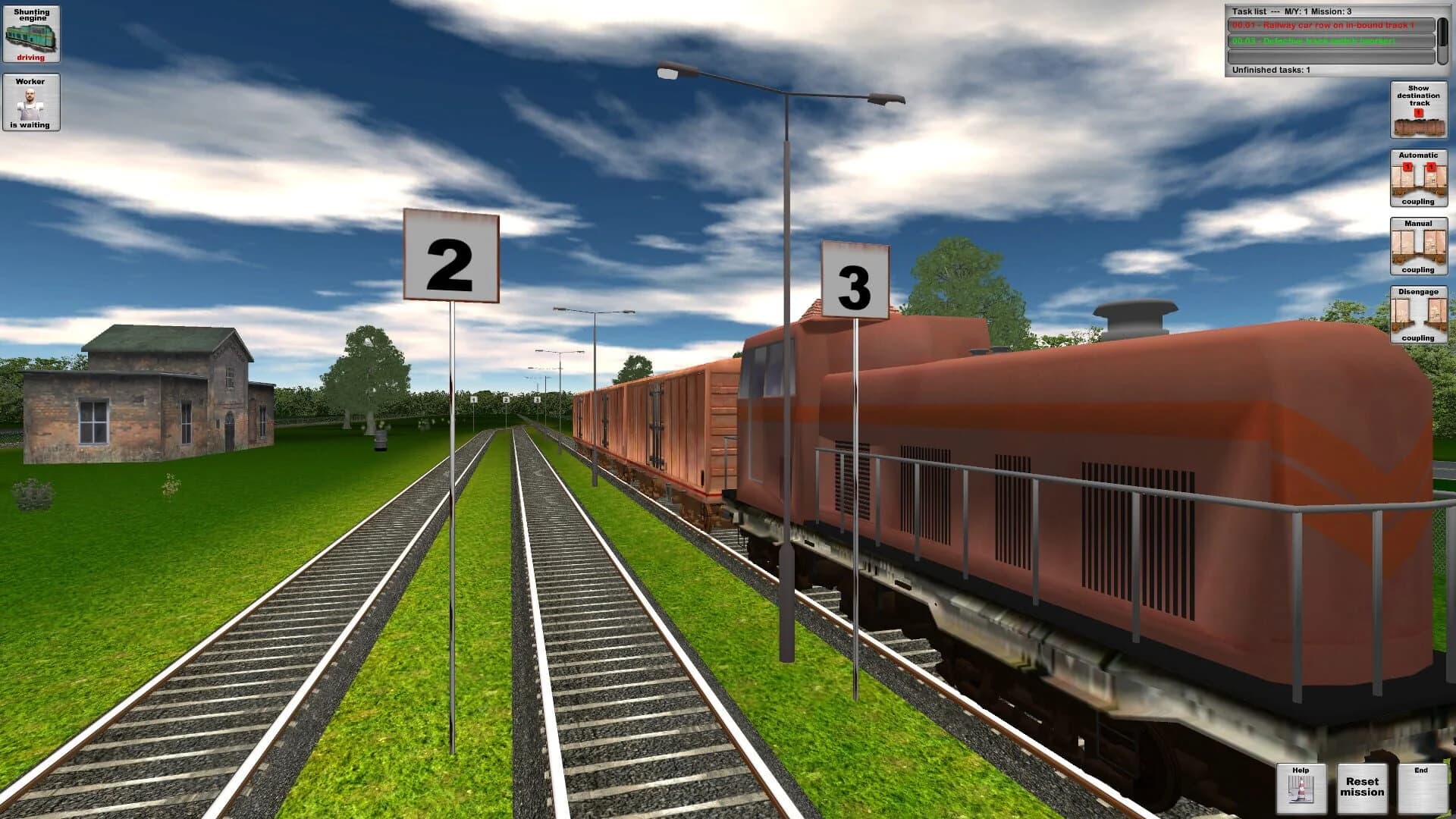Toggle the Automatic coupling mode
The height and width of the screenshot is (819, 1456).
pyautogui.click(x=1417, y=177)
